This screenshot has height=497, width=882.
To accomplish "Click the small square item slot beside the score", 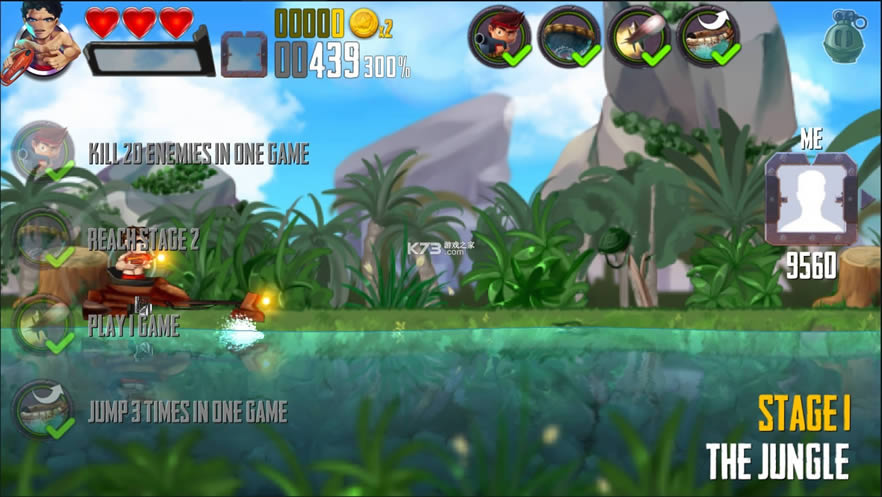I will click(244, 54).
